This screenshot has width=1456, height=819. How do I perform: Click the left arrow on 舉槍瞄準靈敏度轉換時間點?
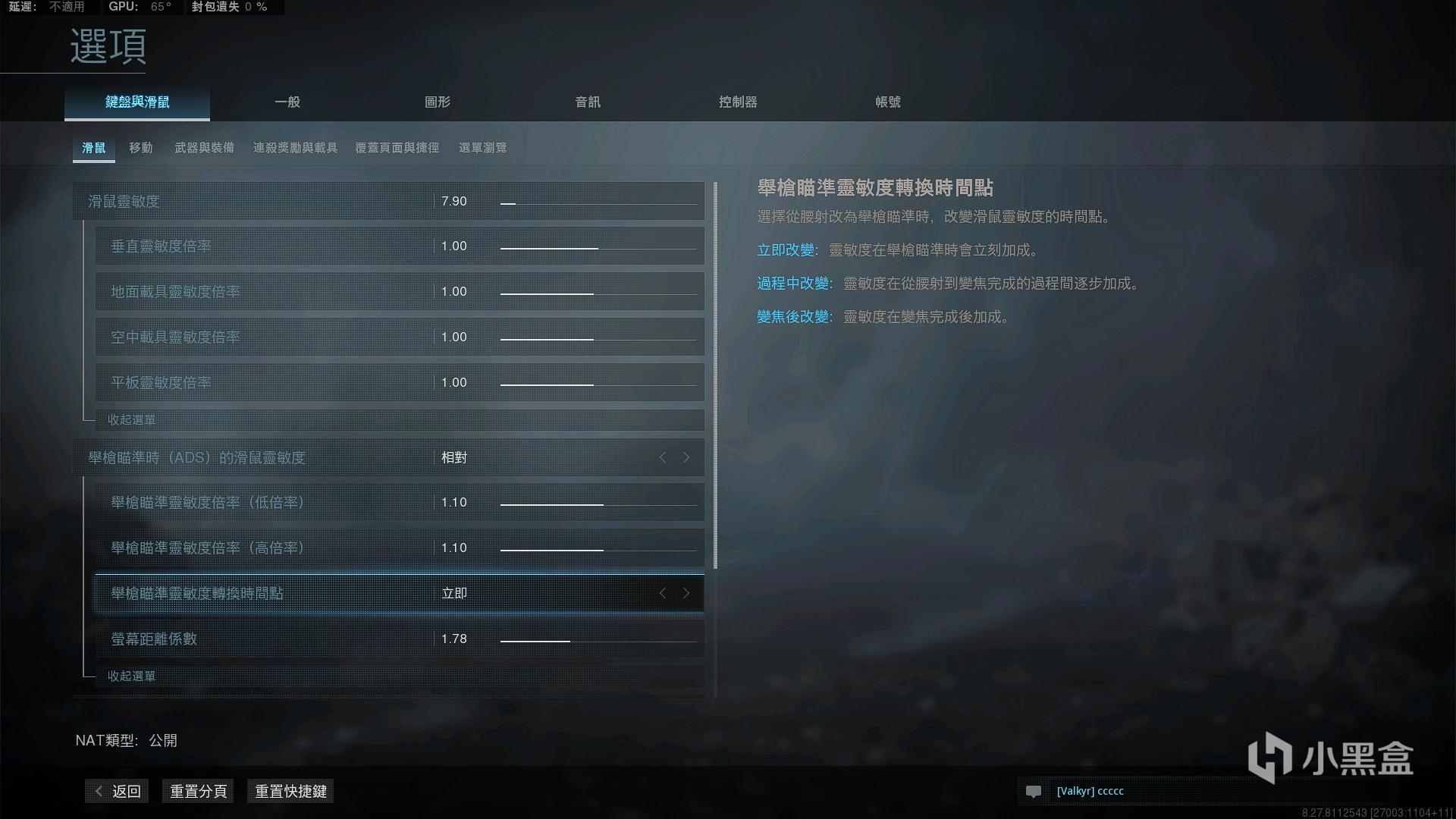(x=663, y=594)
